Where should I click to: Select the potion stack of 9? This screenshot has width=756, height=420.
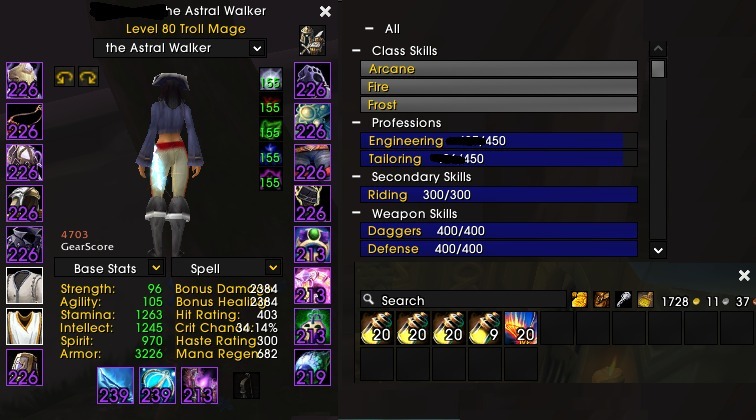tap(485, 327)
